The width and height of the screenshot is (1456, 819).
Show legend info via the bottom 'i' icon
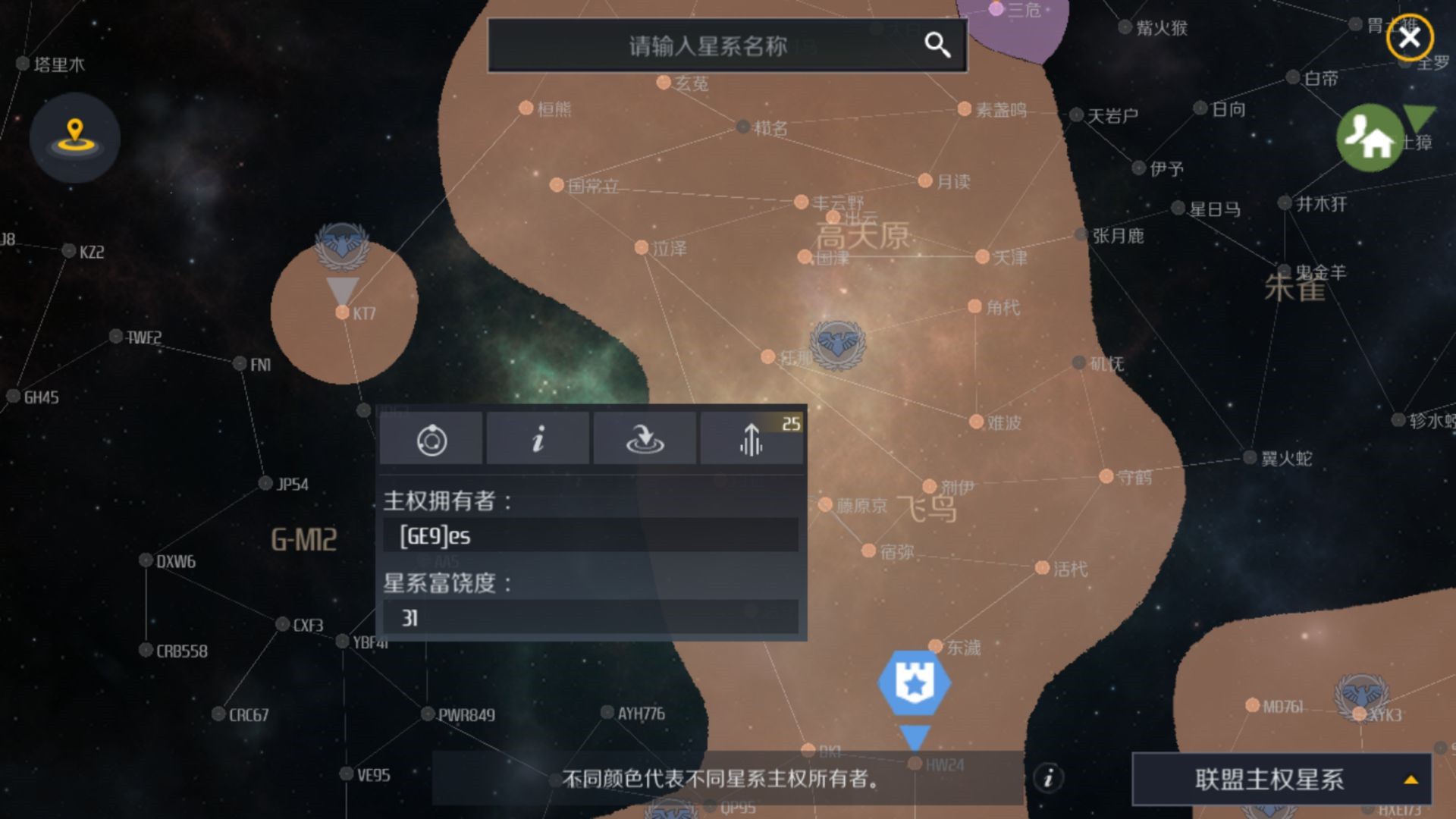(x=1048, y=778)
